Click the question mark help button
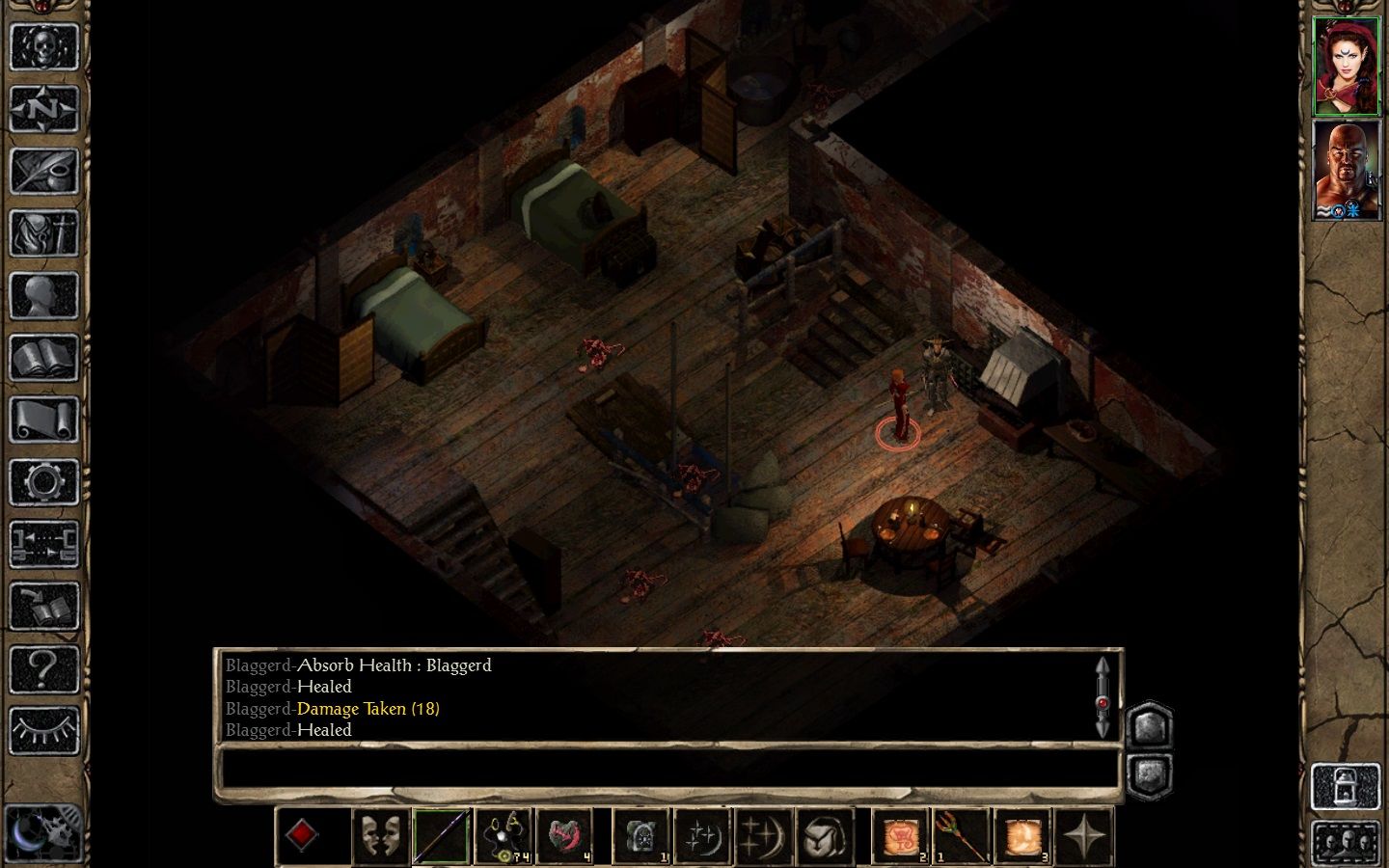Viewport: 1389px width, 868px height. click(43, 668)
